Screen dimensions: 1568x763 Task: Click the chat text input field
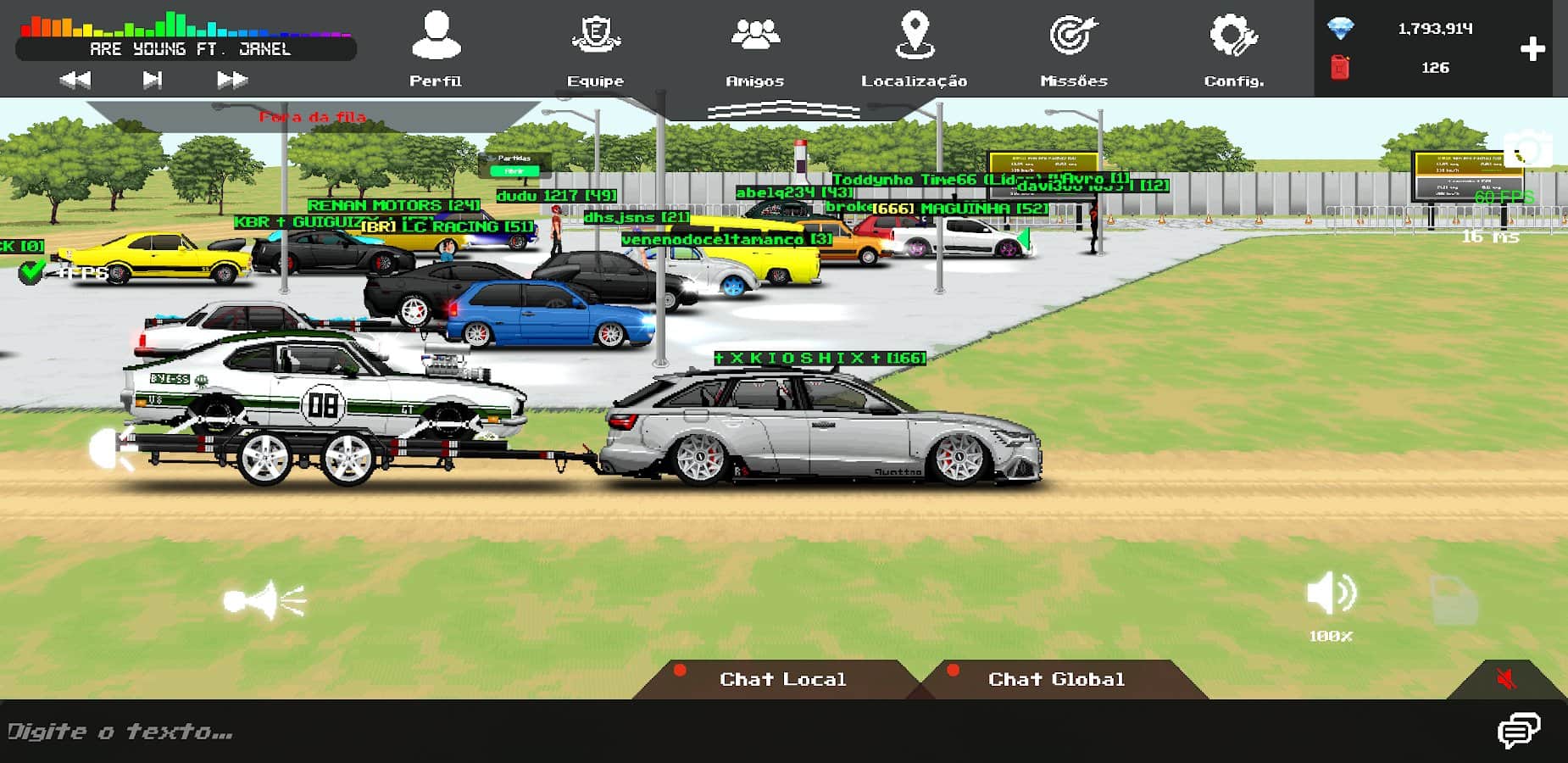click(678, 732)
